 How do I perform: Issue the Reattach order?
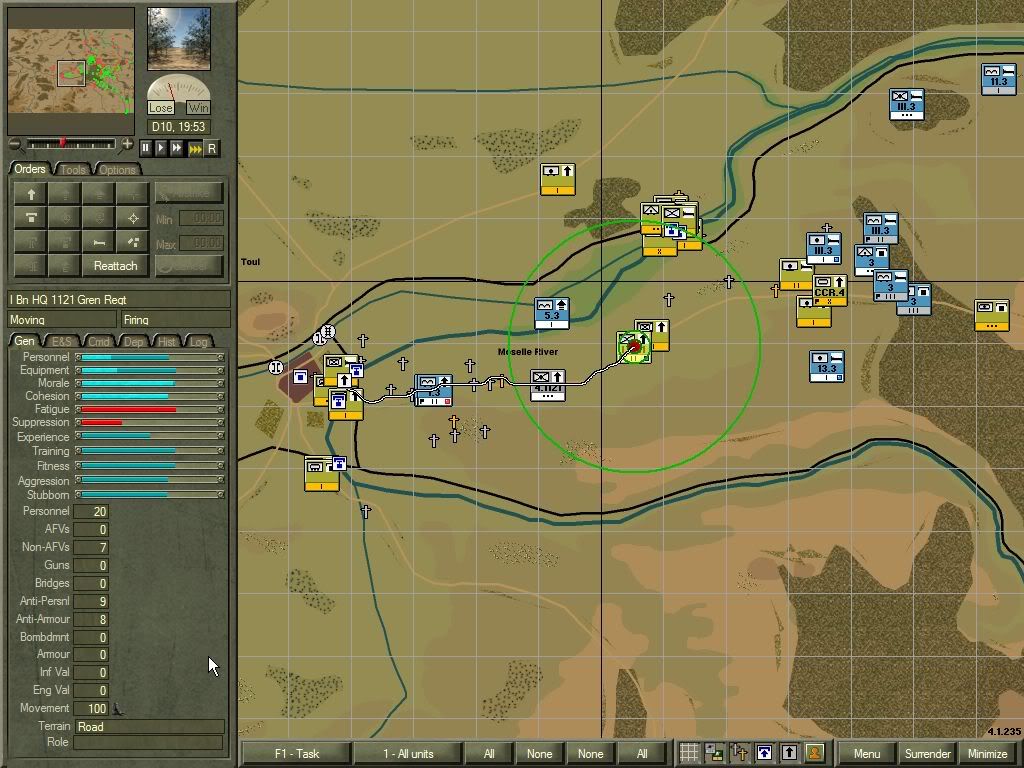[115, 266]
